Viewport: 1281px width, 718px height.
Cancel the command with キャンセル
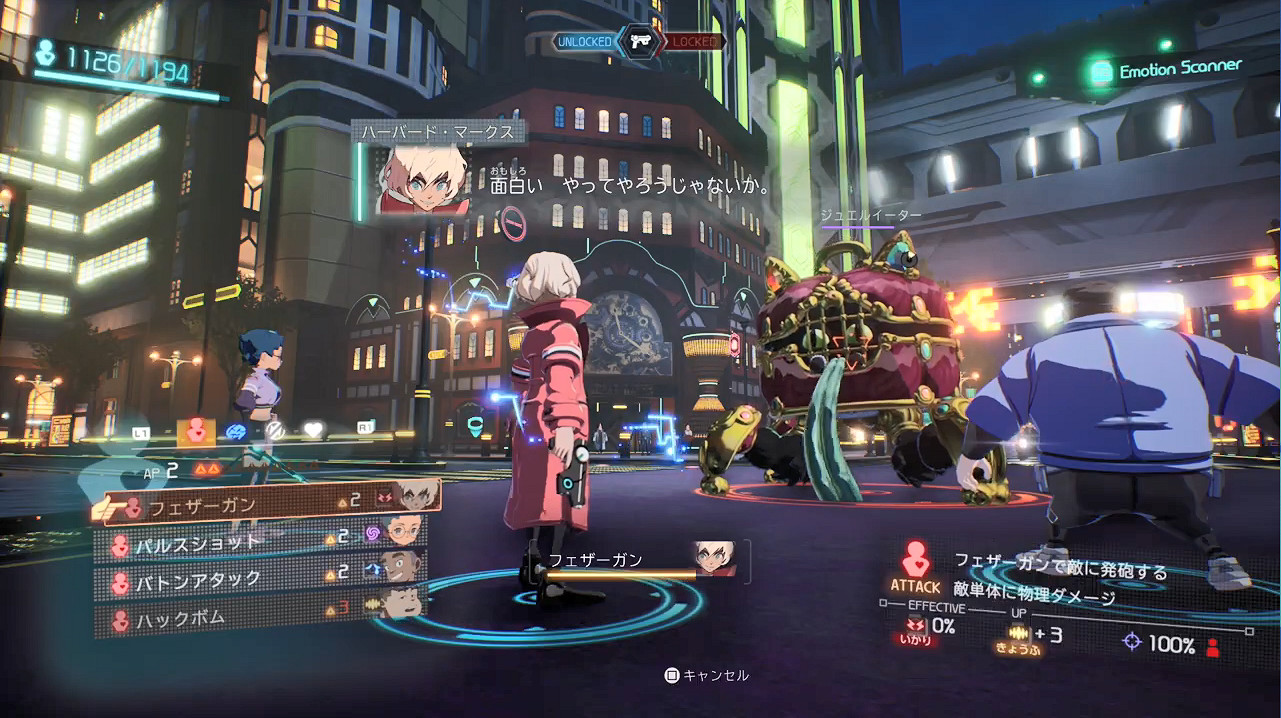click(x=706, y=676)
